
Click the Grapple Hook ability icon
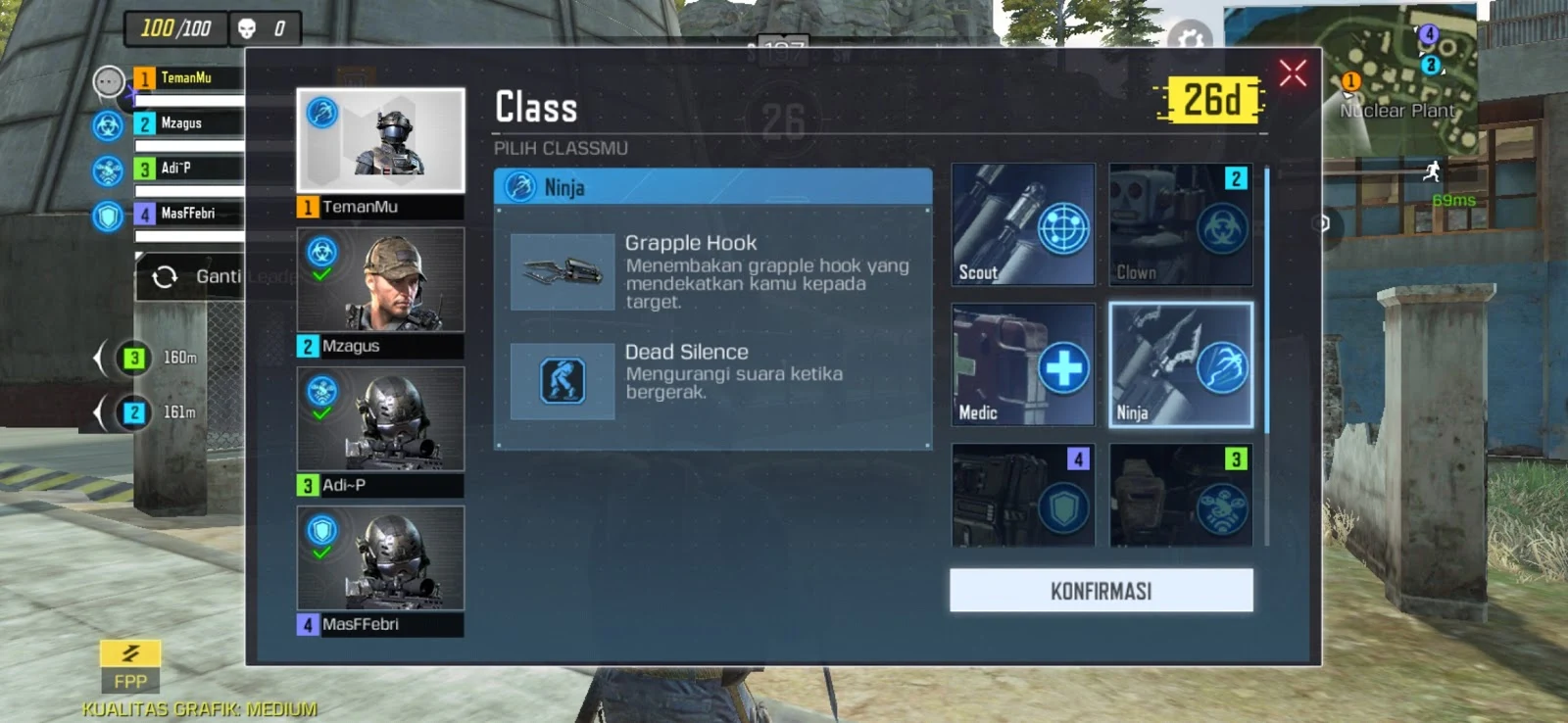pyautogui.click(x=563, y=271)
